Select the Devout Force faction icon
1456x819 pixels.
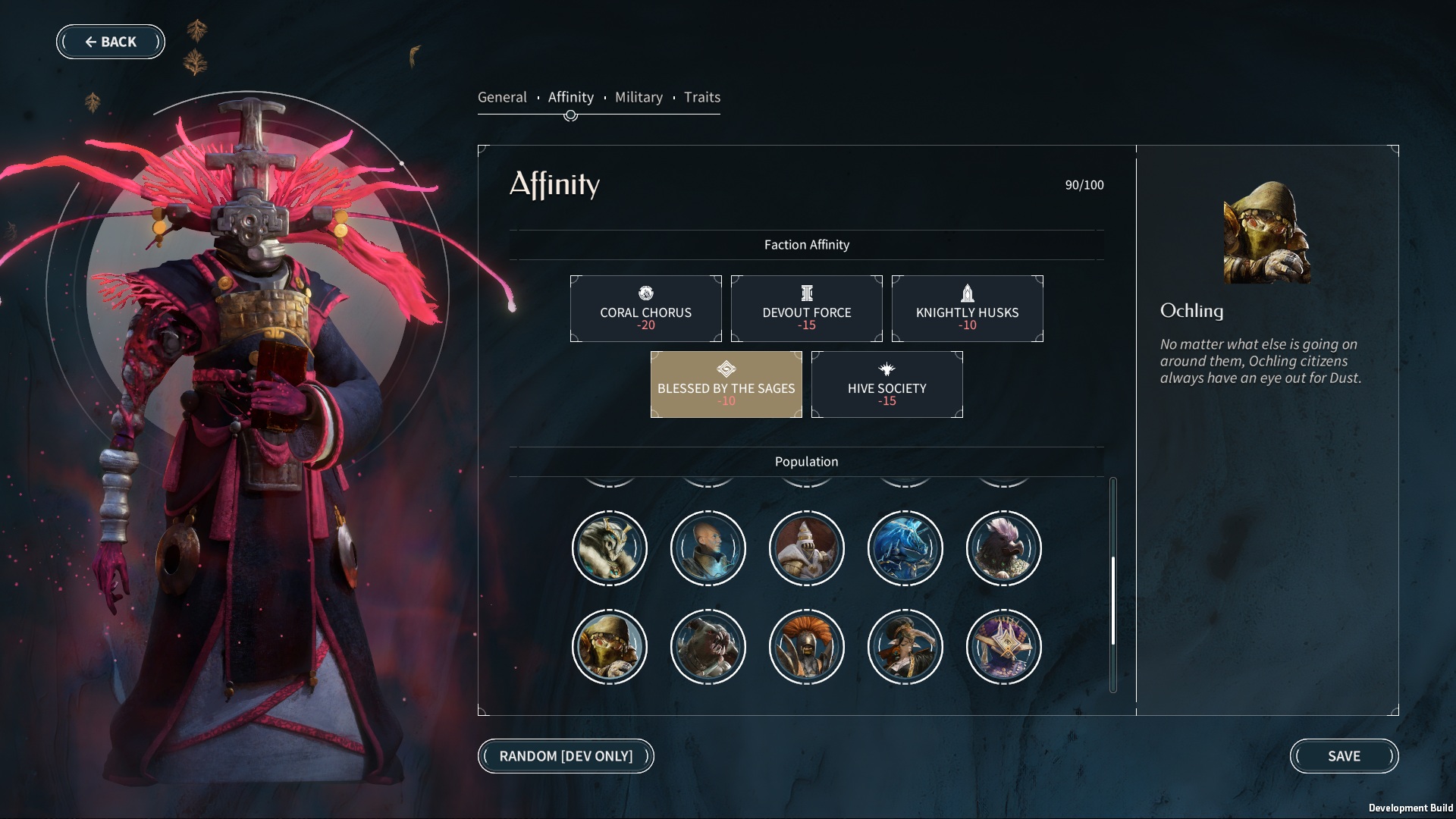(806, 292)
